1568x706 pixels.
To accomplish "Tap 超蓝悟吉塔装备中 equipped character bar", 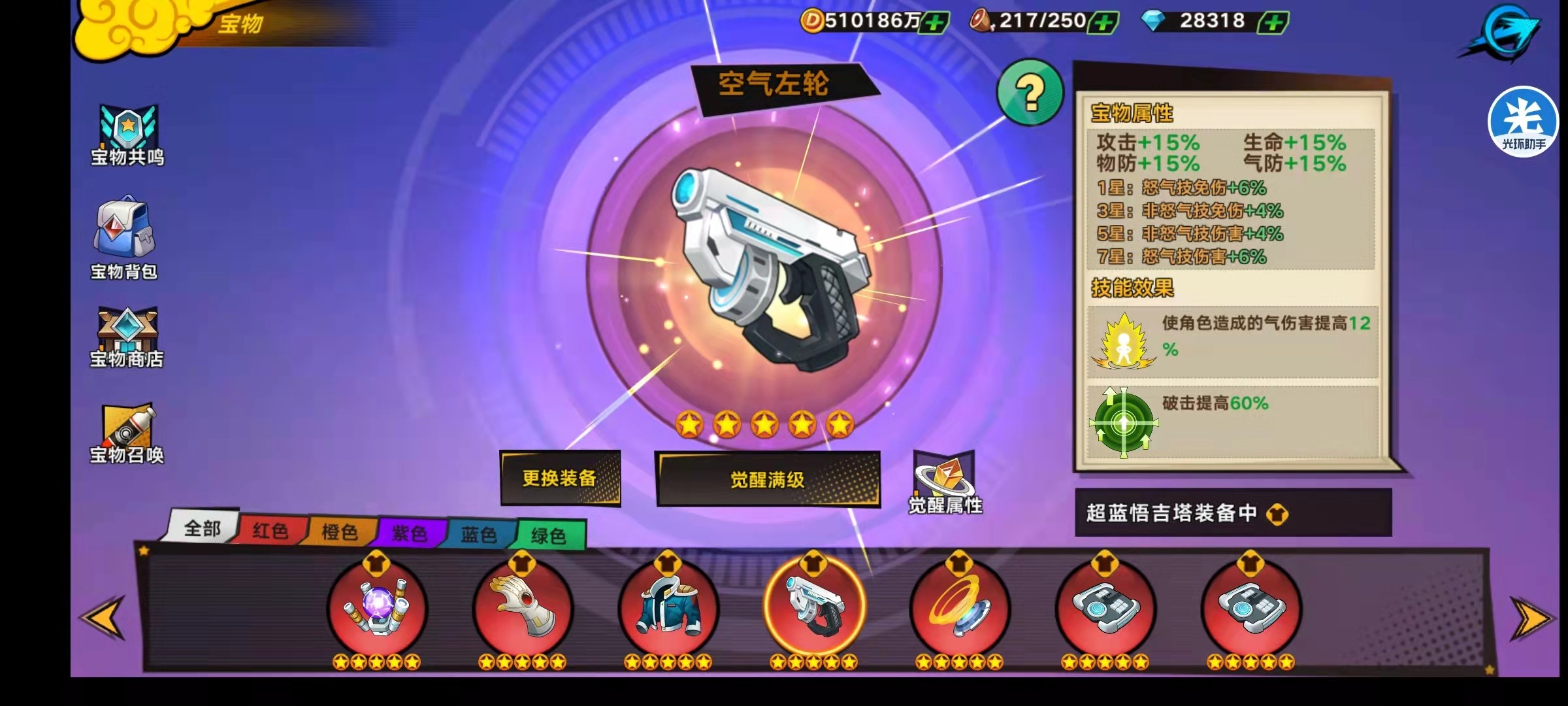I will click(x=1231, y=514).
